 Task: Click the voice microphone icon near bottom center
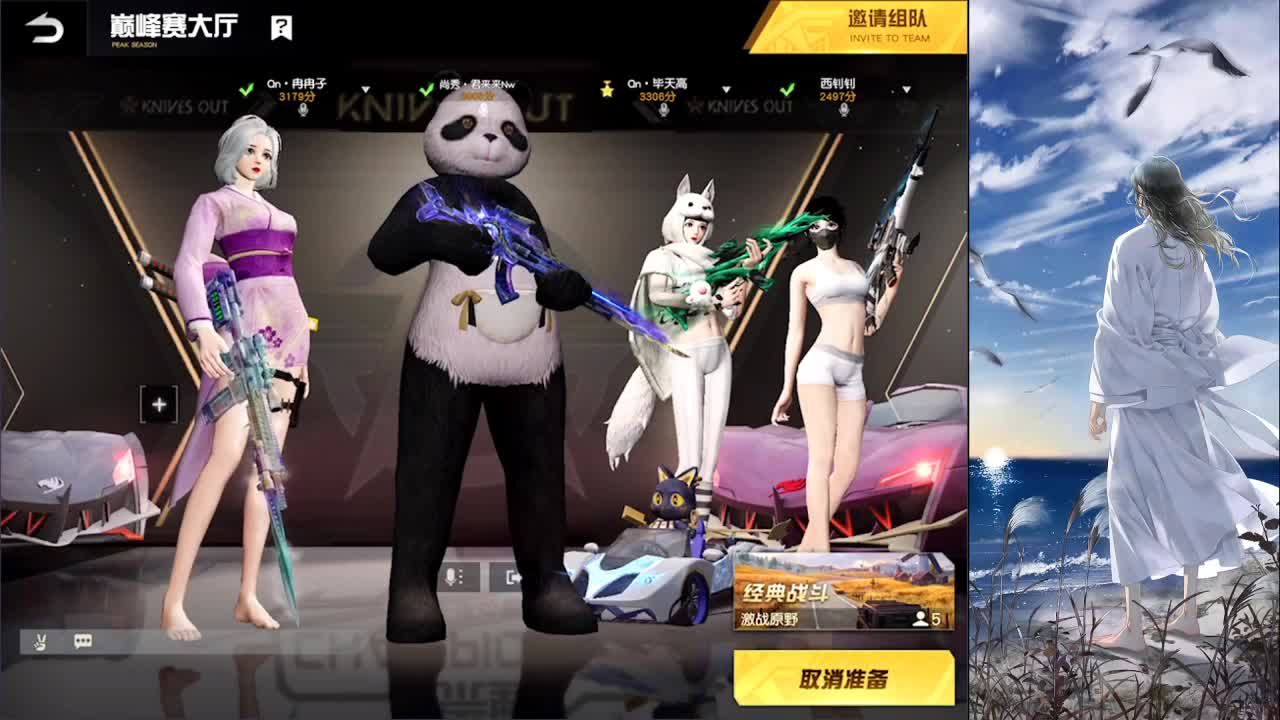451,577
